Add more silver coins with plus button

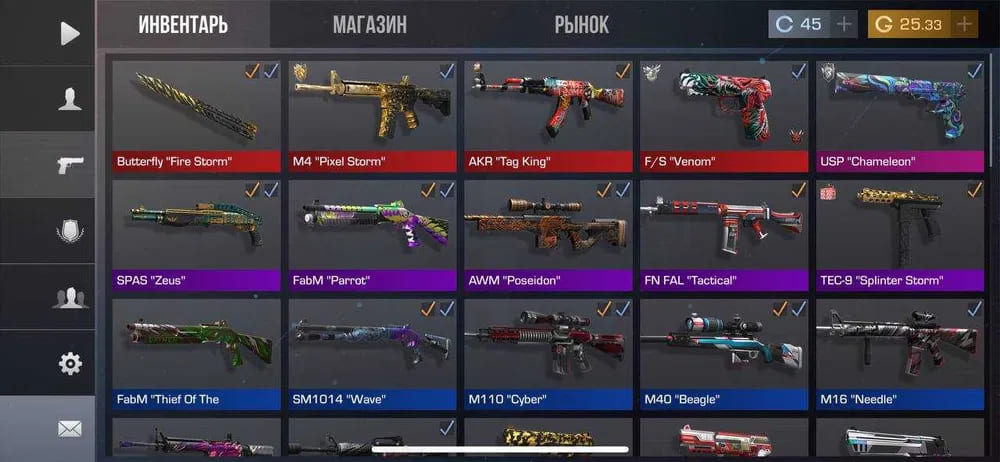844,24
